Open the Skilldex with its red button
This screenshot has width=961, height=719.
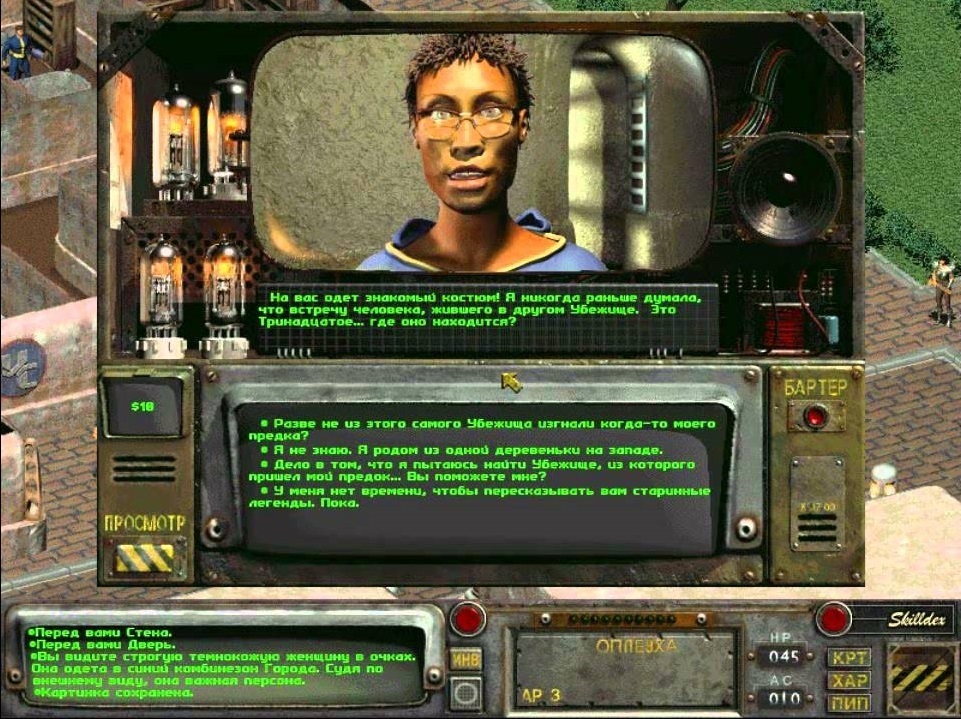[x=834, y=619]
